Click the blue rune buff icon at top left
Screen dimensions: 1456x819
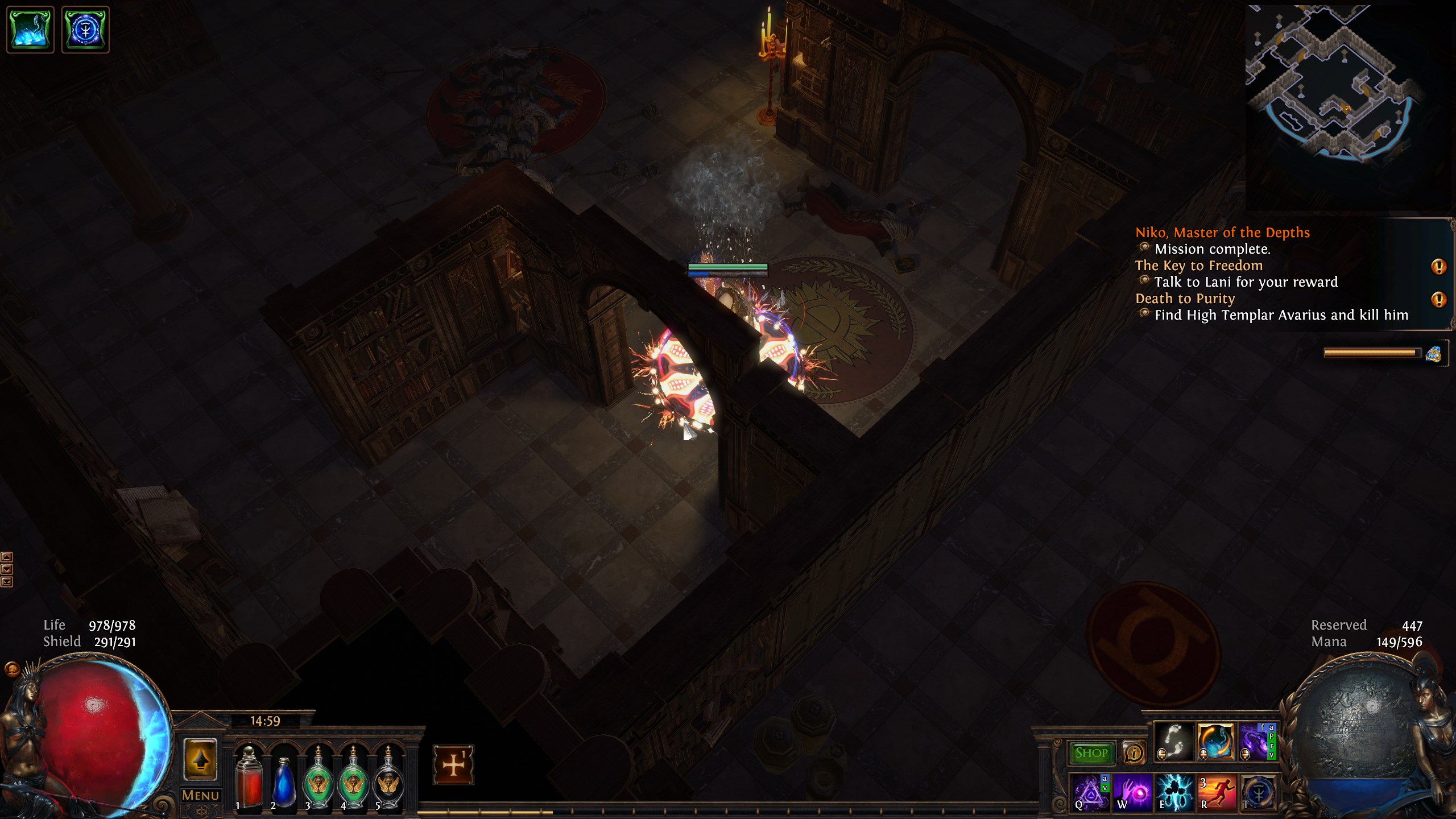pyautogui.click(x=85, y=30)
